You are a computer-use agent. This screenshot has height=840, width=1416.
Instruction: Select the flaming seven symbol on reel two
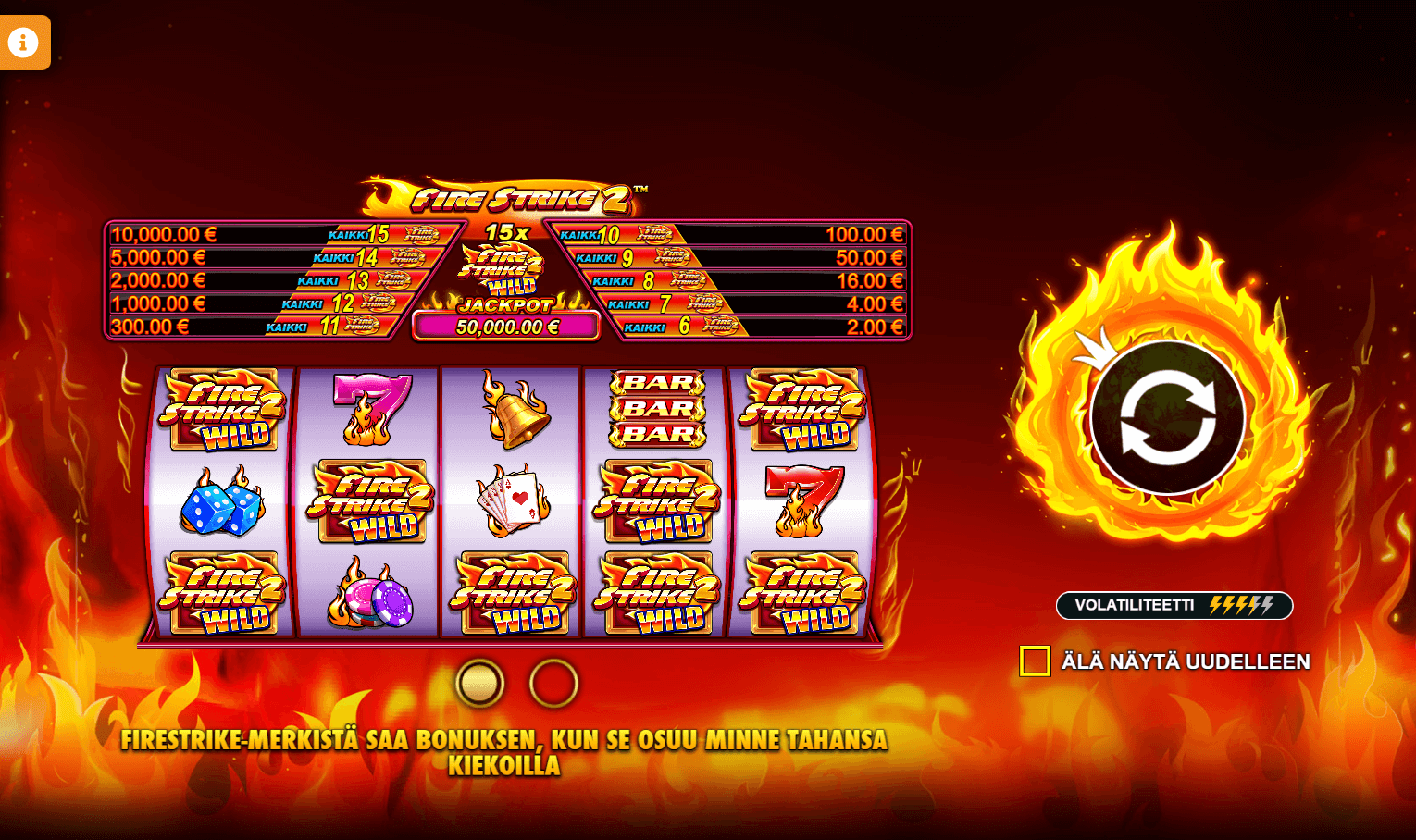[x=369, y=405]
